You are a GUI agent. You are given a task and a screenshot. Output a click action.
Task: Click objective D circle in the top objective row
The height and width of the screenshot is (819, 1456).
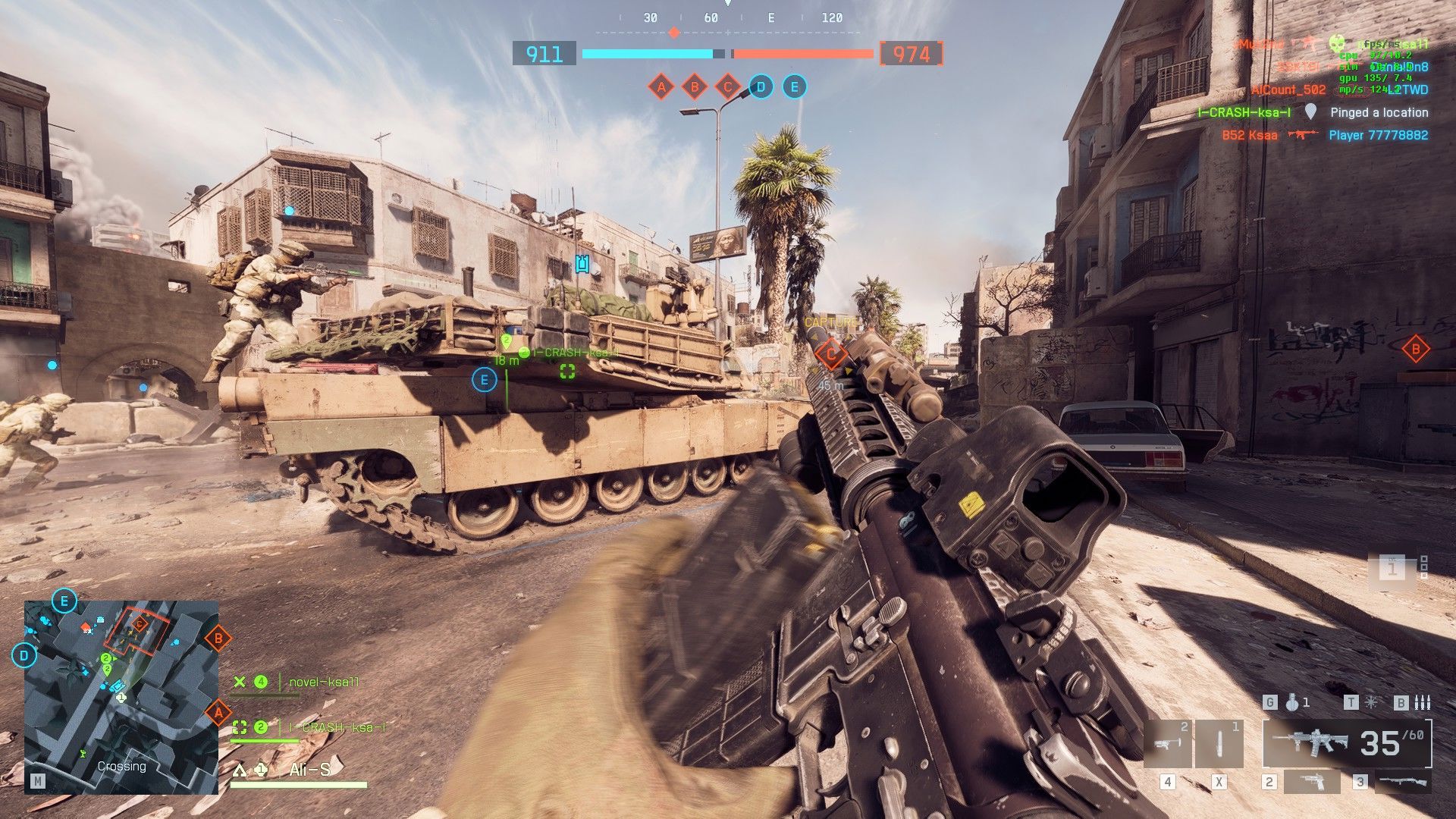coord(761,87)
